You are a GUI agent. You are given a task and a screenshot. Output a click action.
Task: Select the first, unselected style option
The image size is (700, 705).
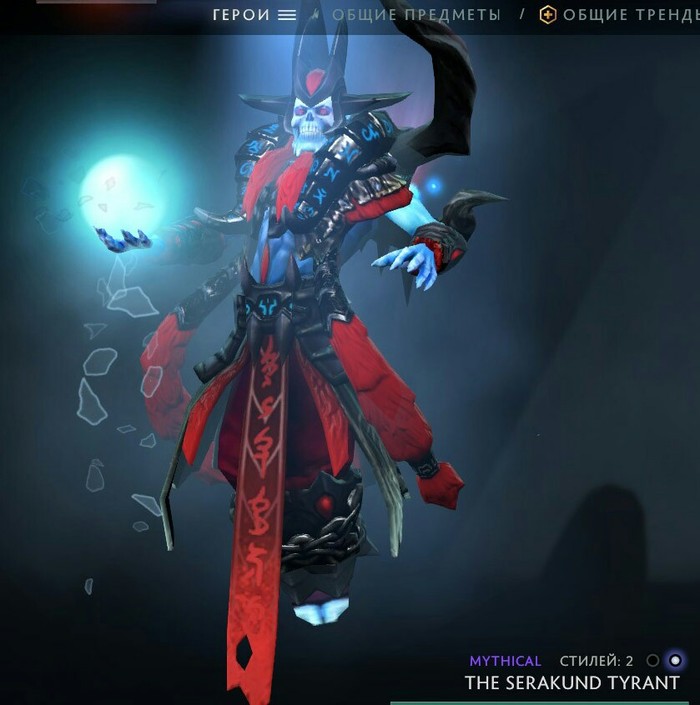653,660
